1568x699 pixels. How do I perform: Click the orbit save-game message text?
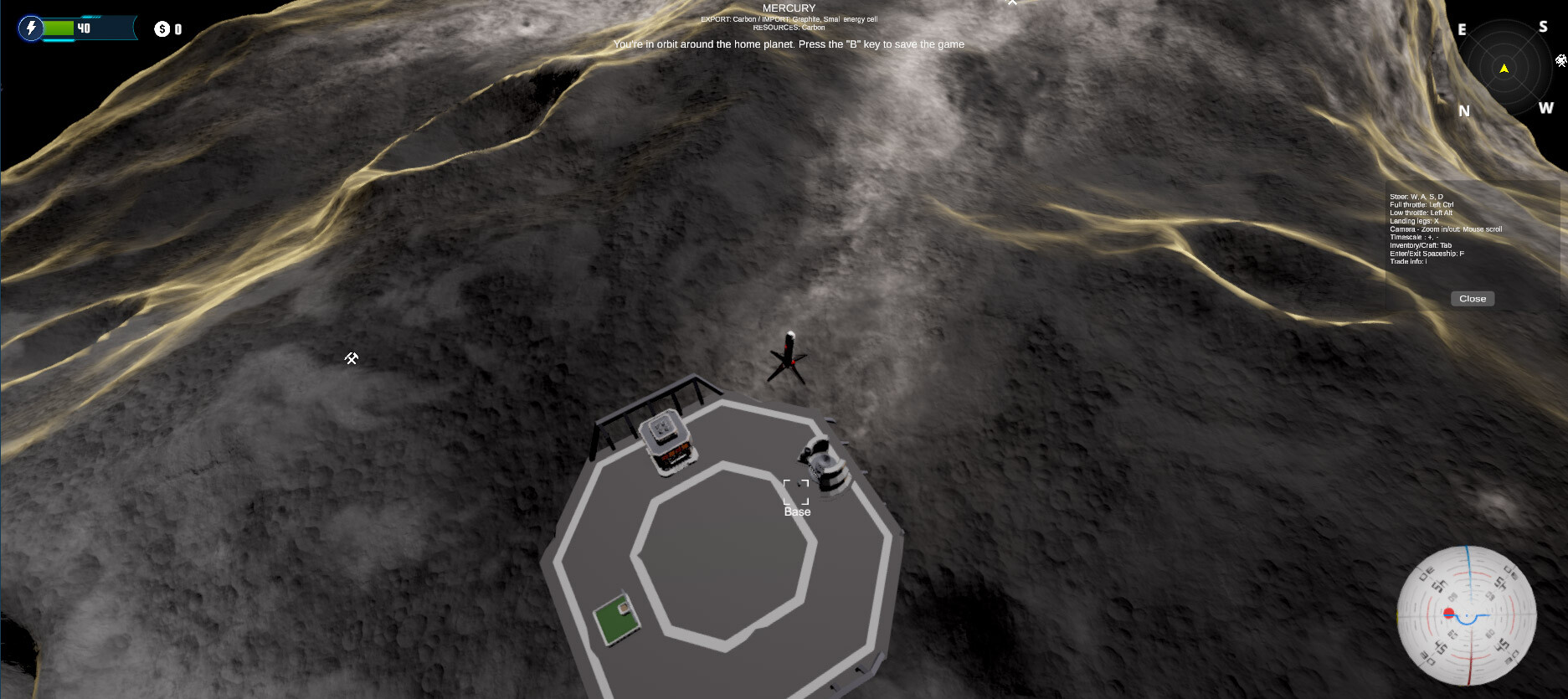(789, 44)
